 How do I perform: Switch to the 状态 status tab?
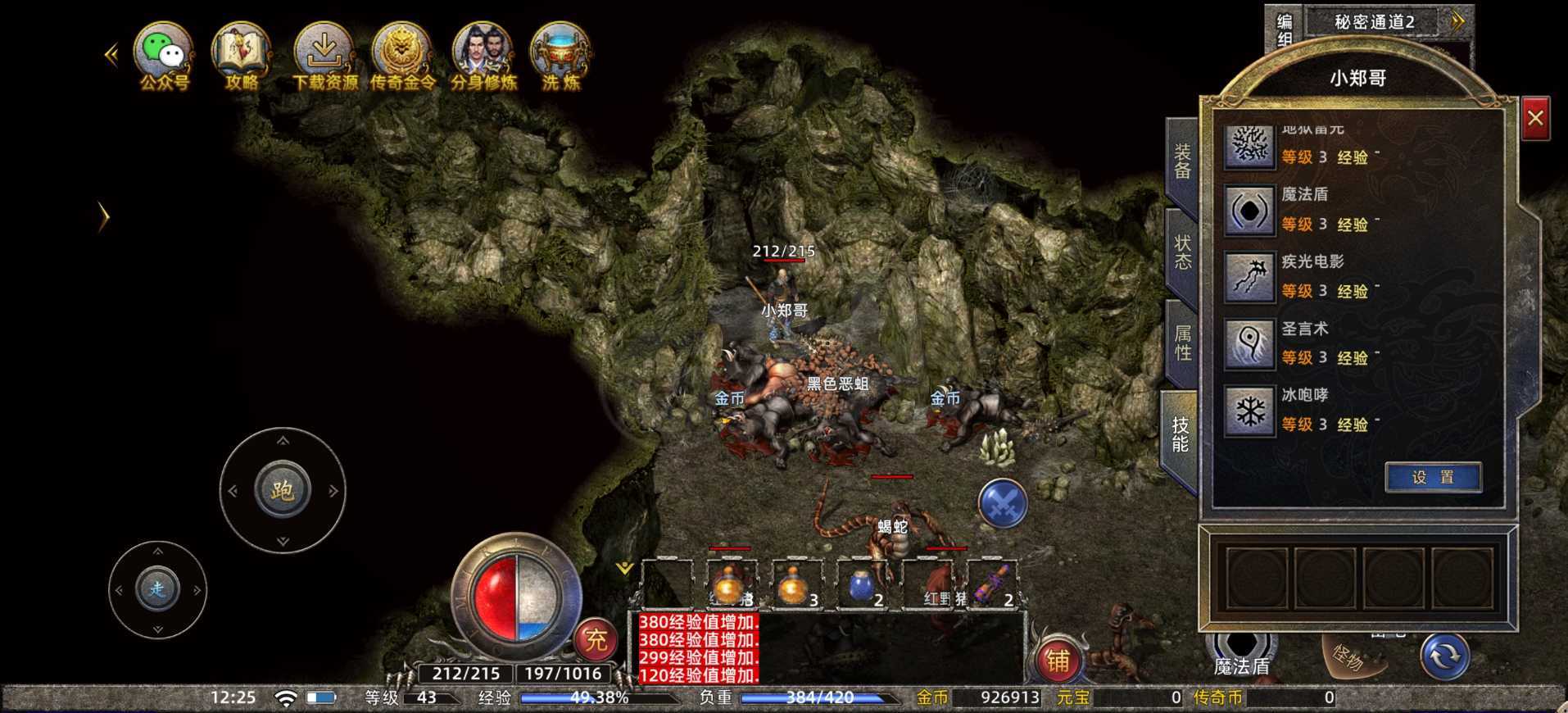click(1182, 252)
